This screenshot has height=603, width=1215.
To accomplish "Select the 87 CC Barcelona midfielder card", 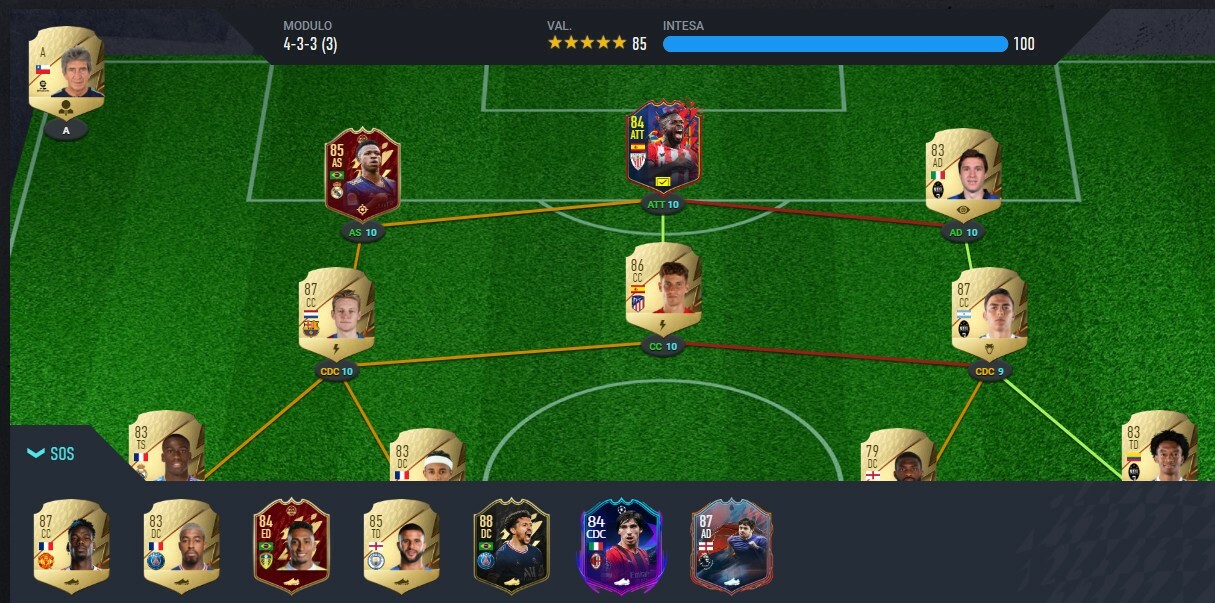I will point(336,313).
